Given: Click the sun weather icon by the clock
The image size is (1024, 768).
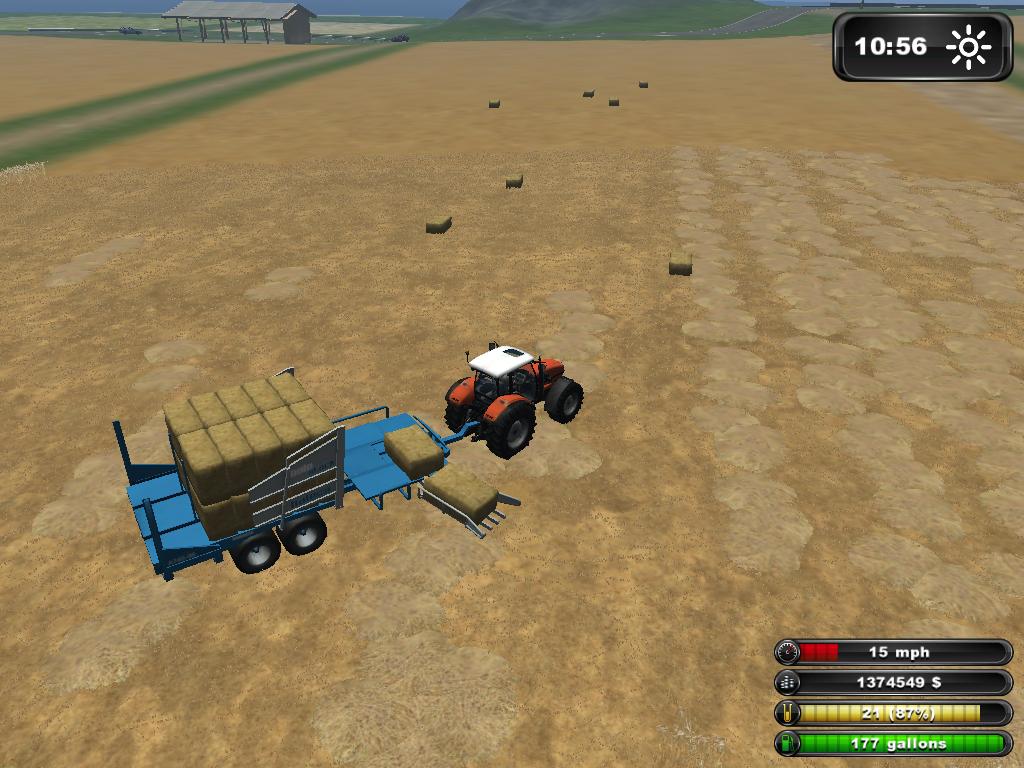Looking at the screenshot, I should coord(967,47).
